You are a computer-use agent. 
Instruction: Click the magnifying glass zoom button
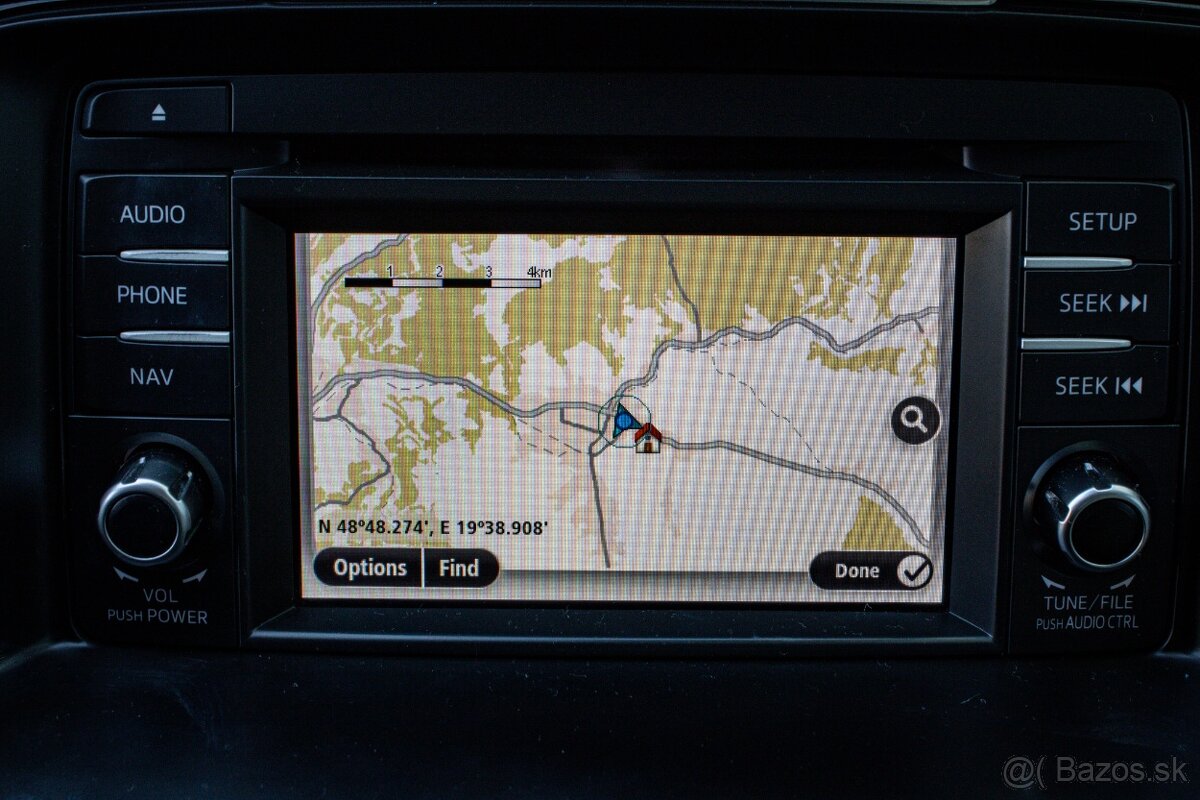click(x=915, y=420)
